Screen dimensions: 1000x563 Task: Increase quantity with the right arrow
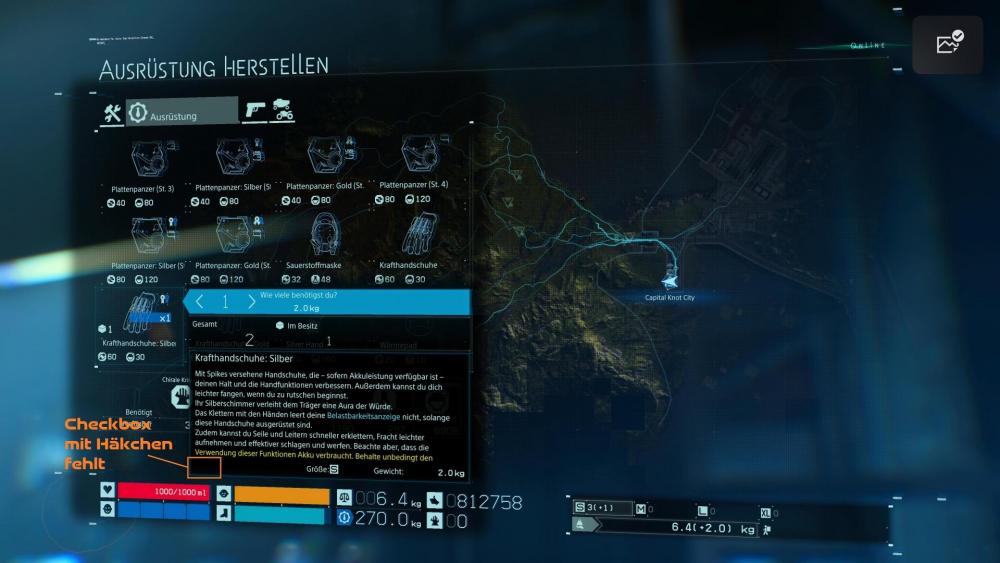(251, 302)
